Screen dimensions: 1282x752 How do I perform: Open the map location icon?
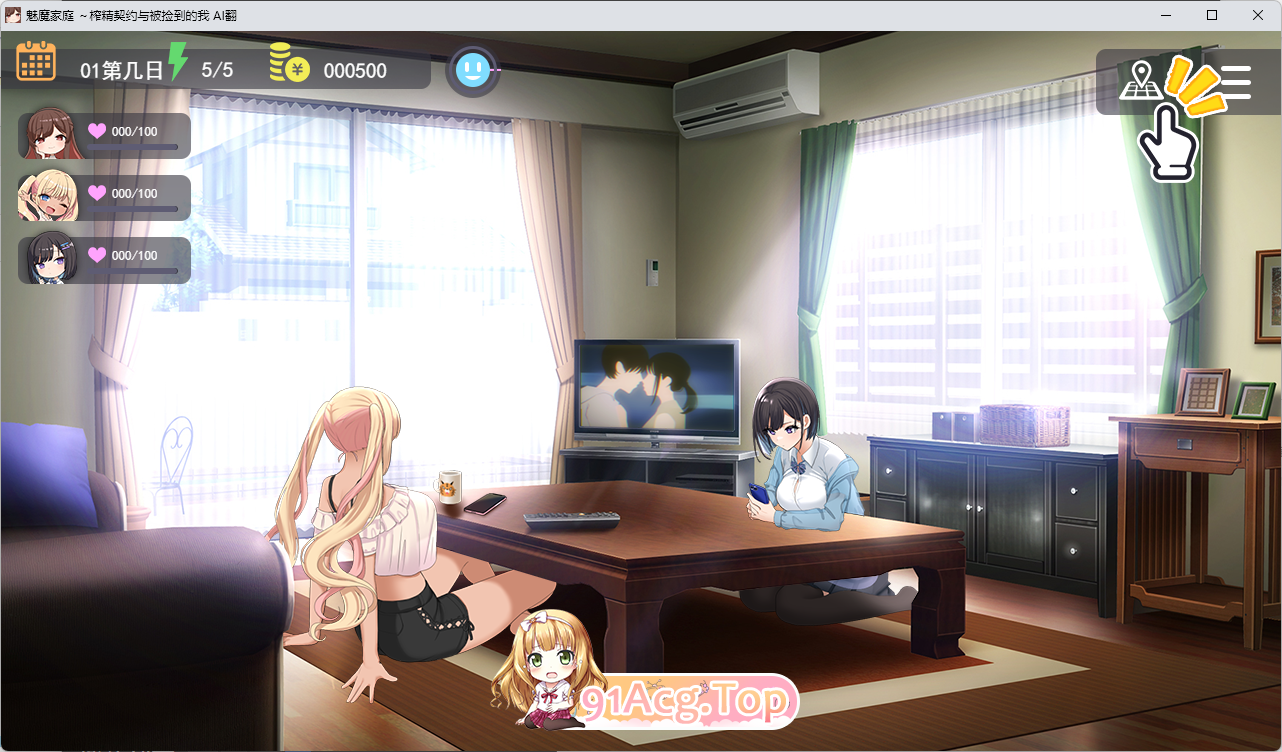tap(1137, 80)
